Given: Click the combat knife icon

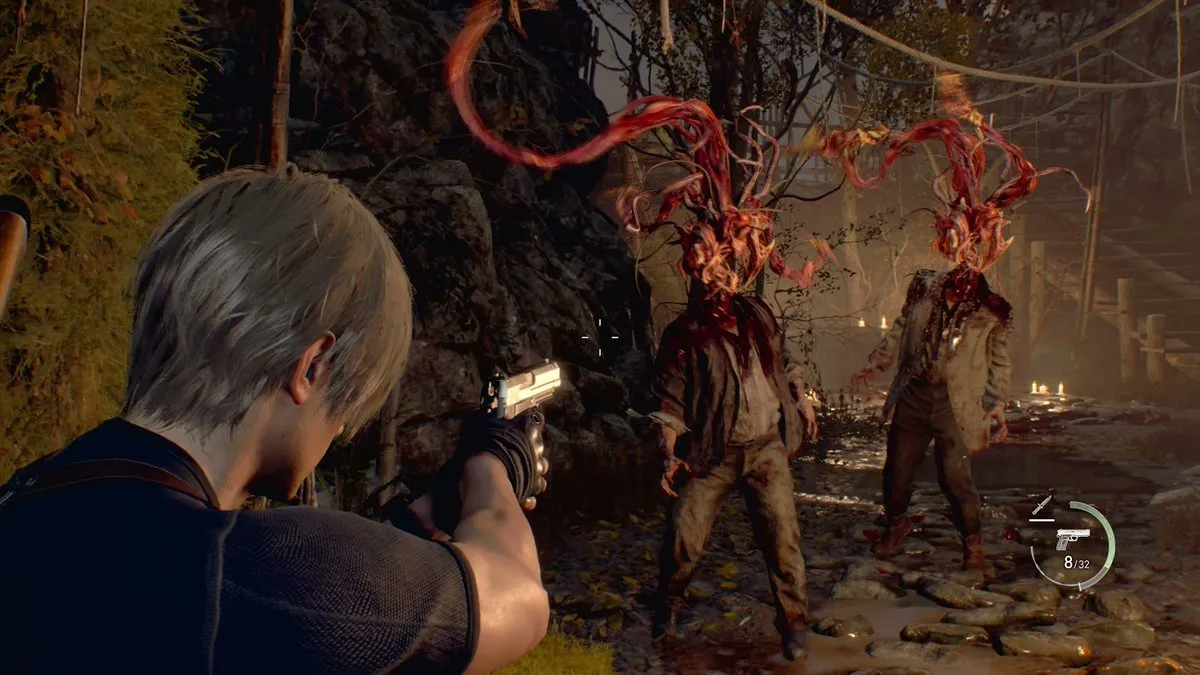Looking at the screenshot, I should click(x=1042, y=507).
